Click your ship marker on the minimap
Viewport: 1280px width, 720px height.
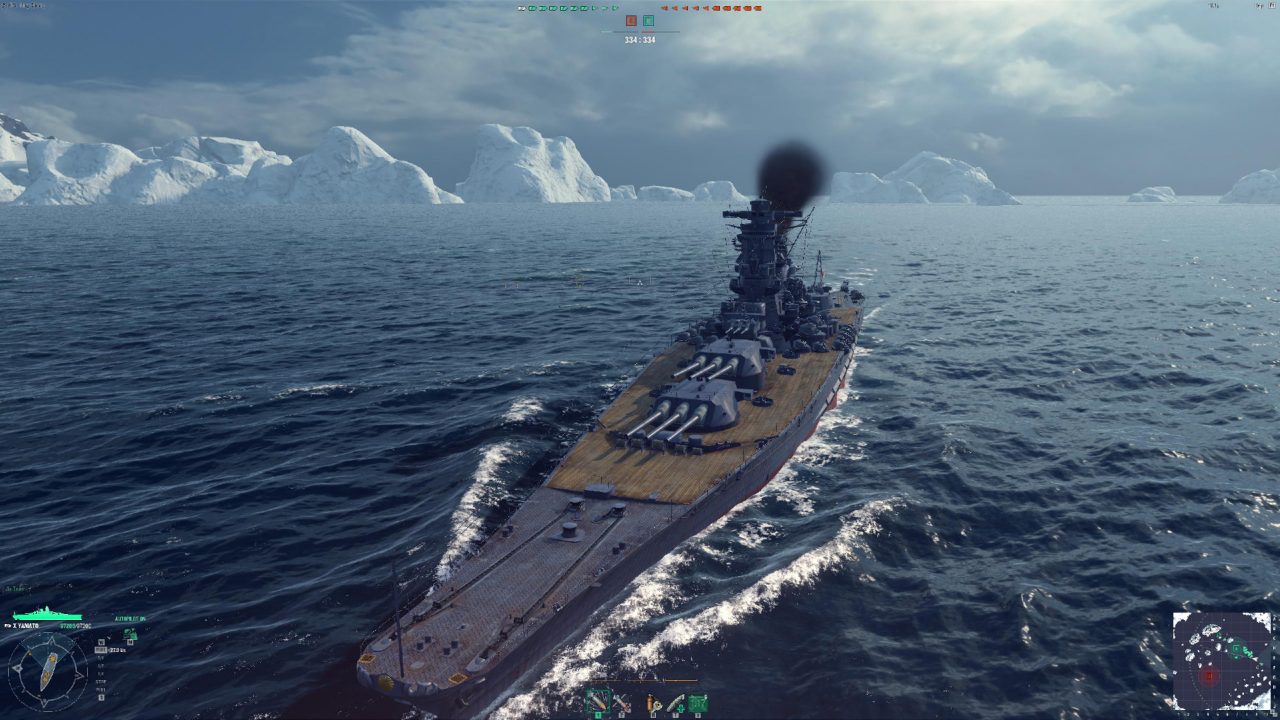(x=1255, y=658)
